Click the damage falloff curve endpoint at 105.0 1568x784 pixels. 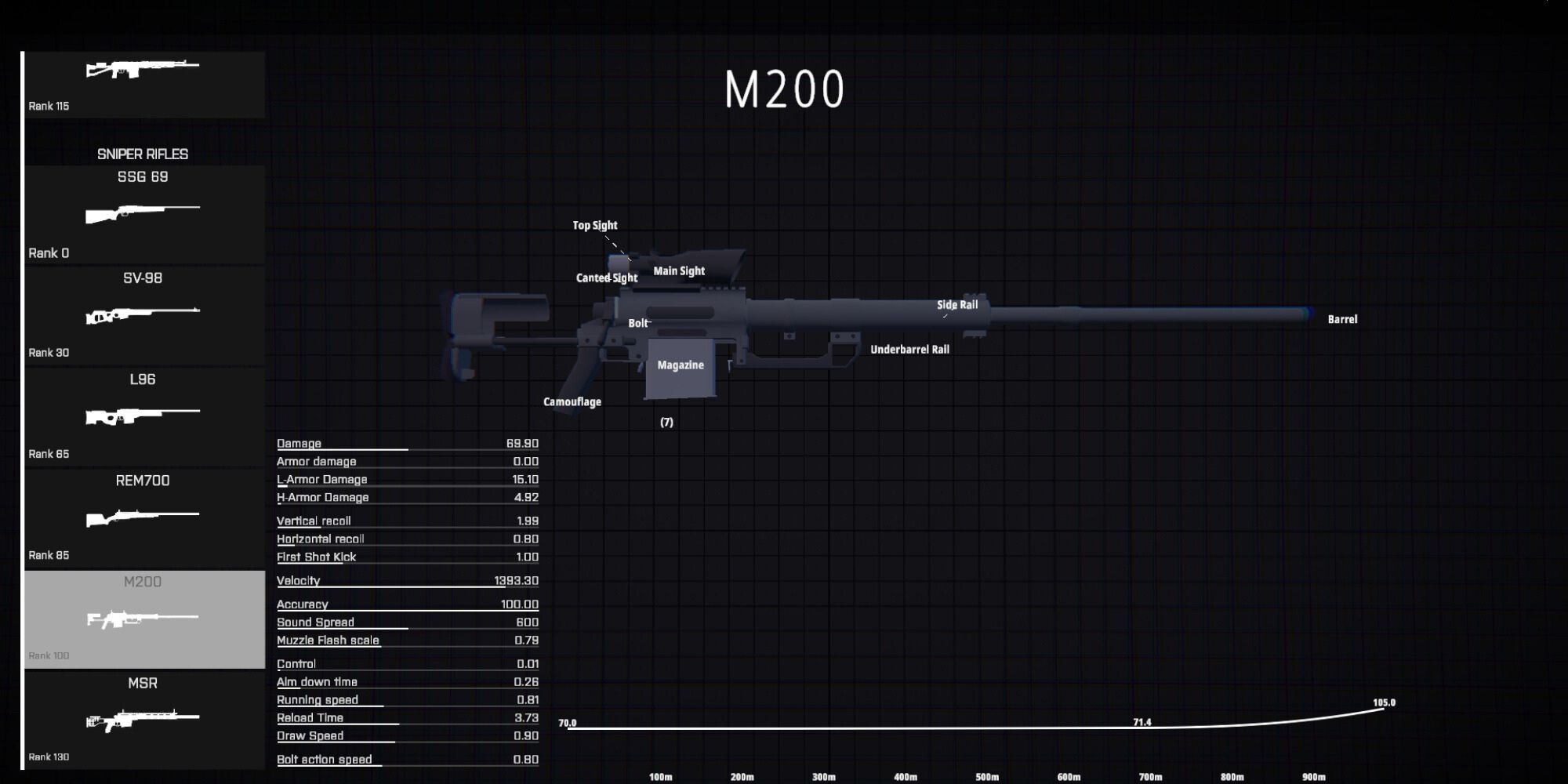1384,704
